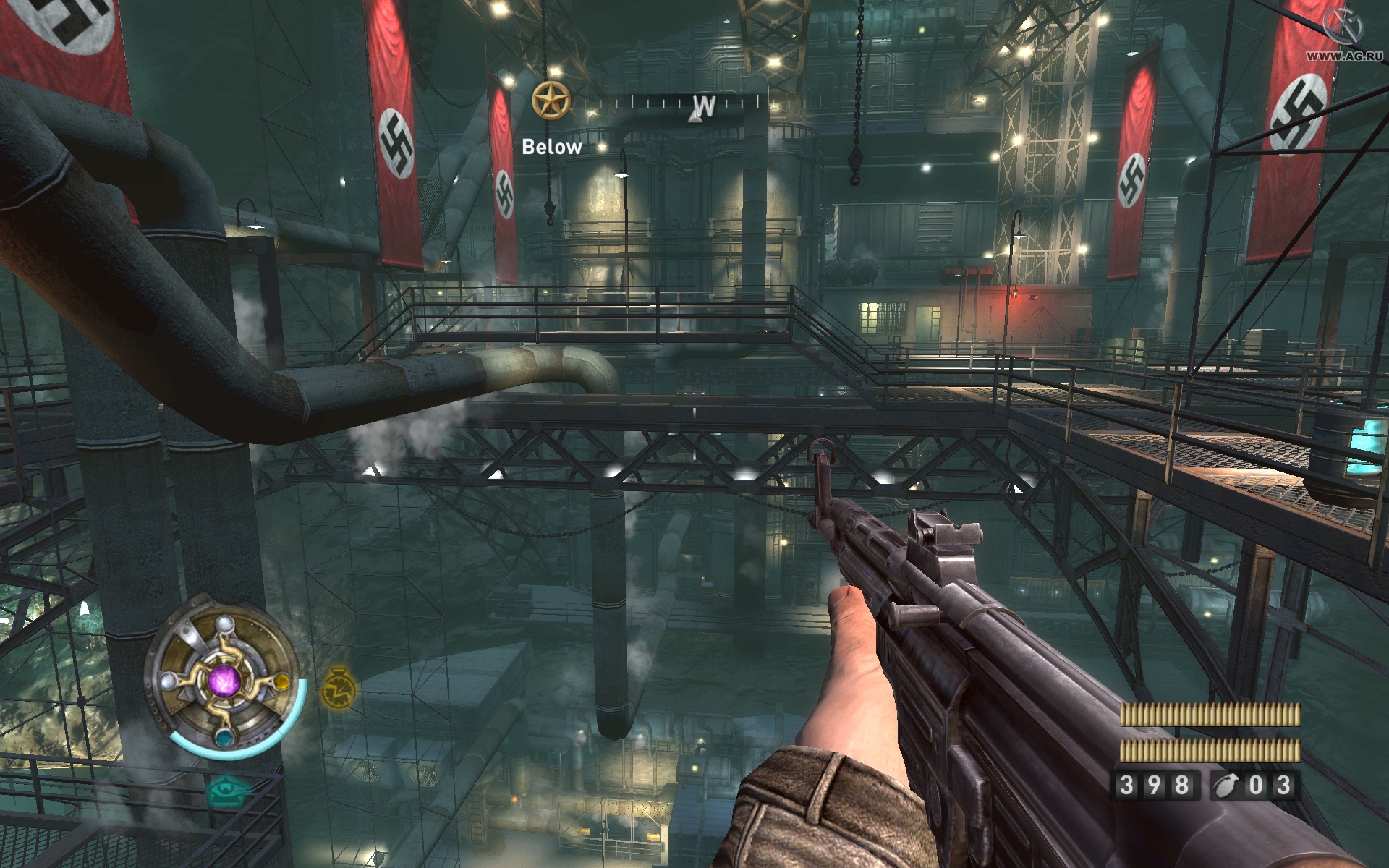Select the purple gem at the medallion center
This screenshot has height=868, width=1389.
click(x=225, y=683)
